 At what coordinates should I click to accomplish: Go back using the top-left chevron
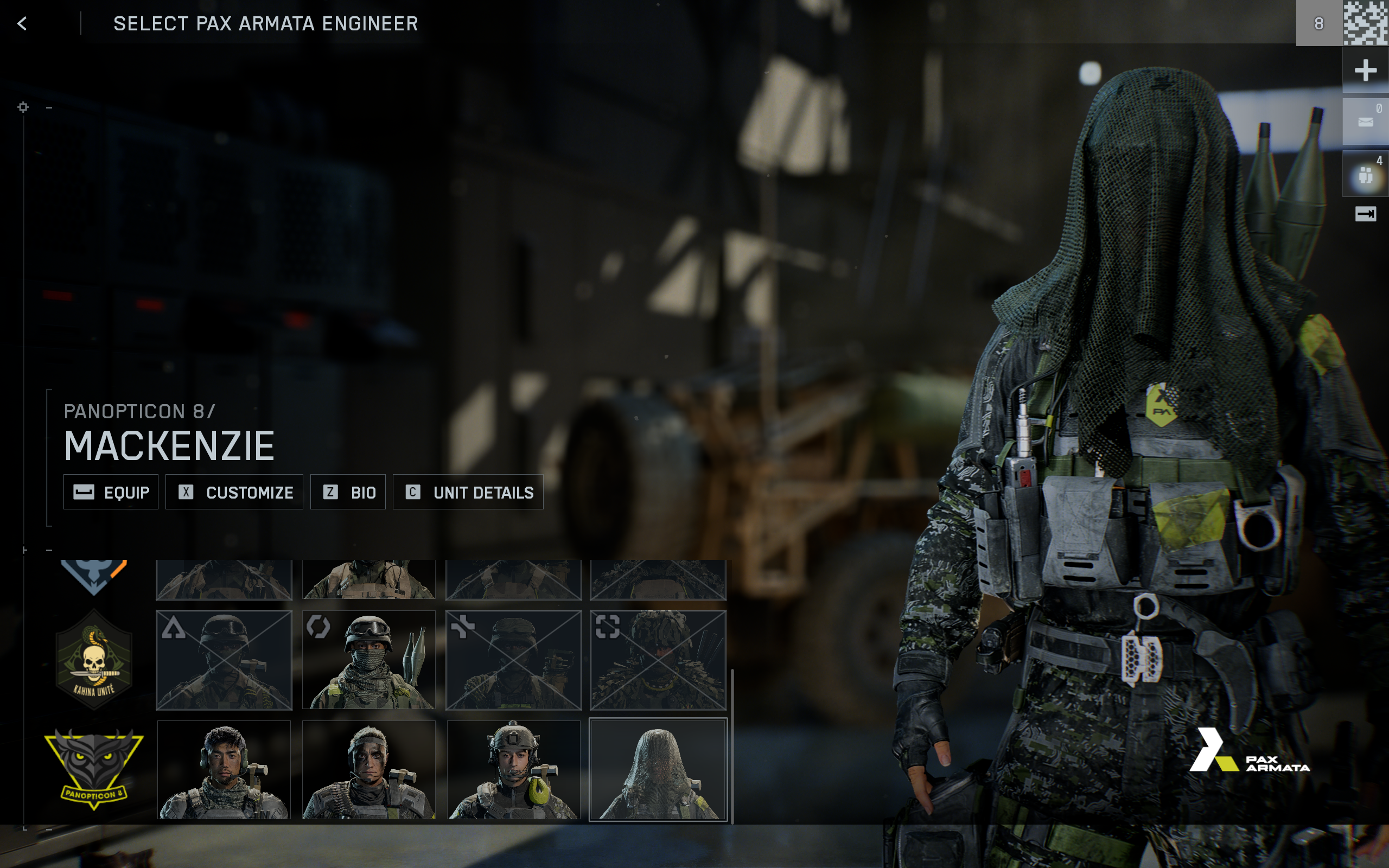22,24
